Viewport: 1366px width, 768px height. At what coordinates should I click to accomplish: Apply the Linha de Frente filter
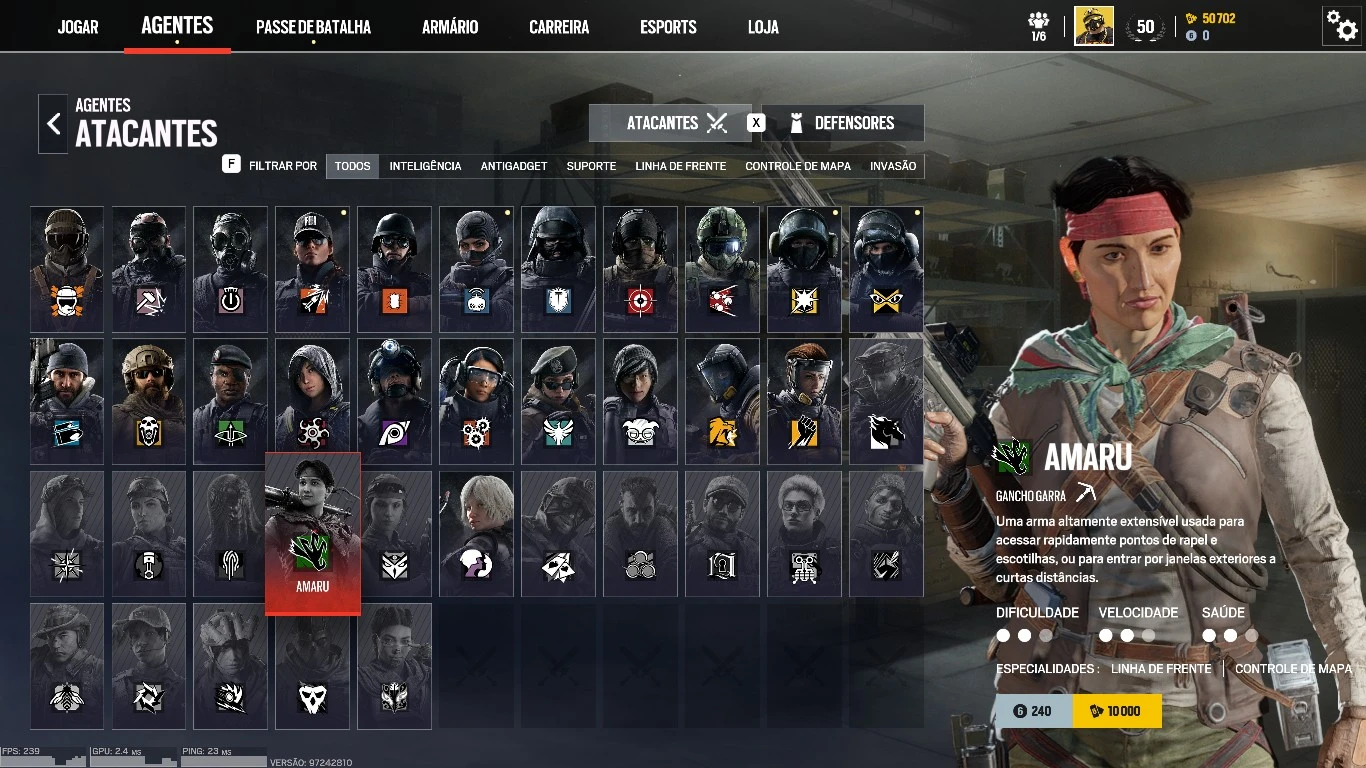pos(680,166)
